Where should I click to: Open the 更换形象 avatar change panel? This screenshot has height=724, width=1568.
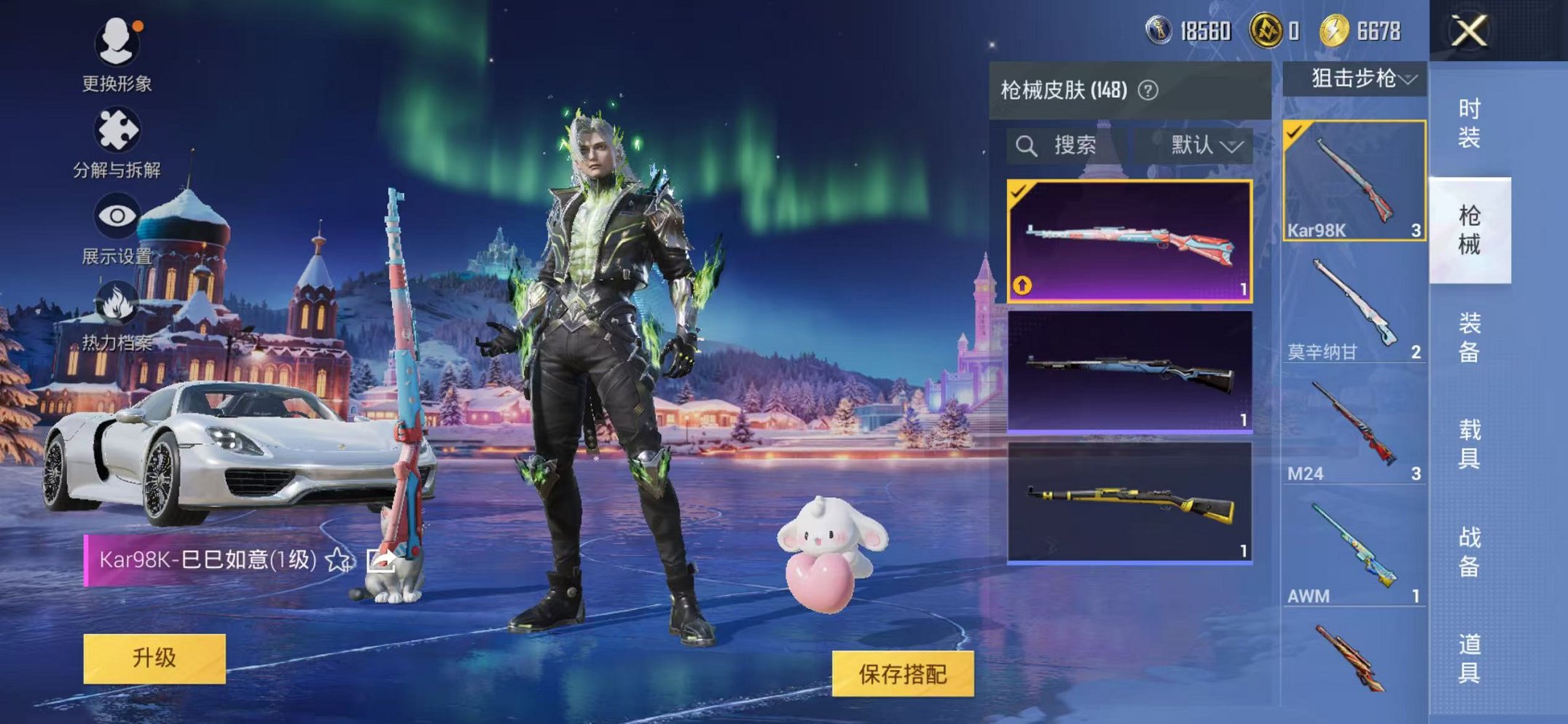pos(117,44)
